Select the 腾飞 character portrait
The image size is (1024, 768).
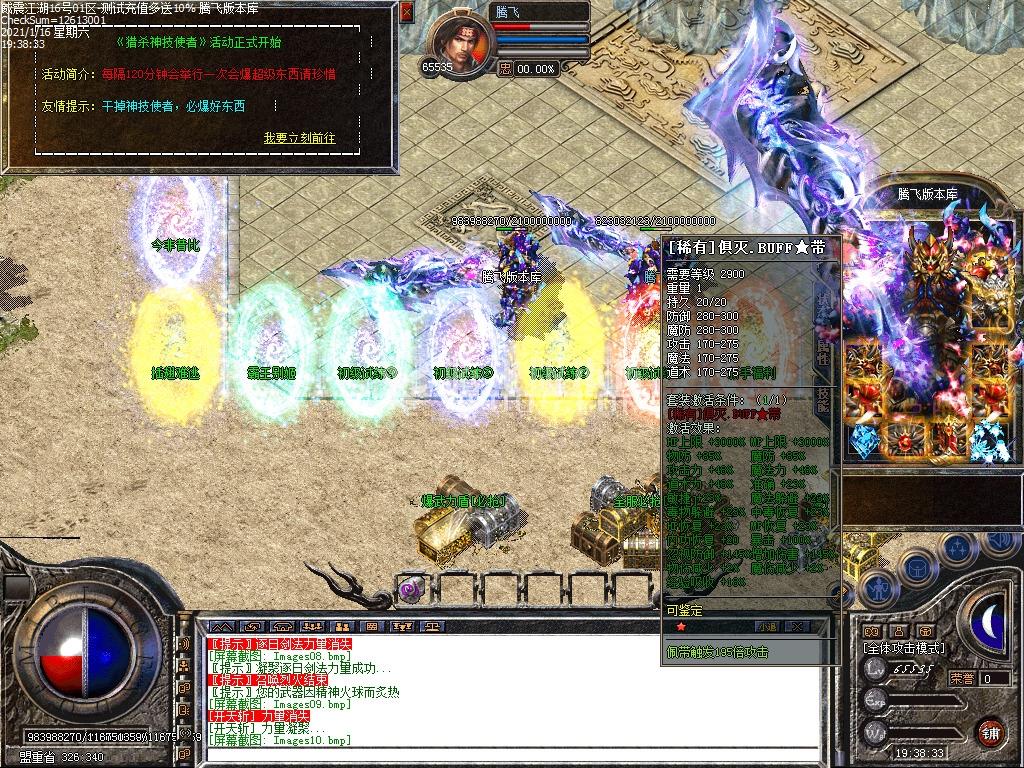[x=461, y=40]
